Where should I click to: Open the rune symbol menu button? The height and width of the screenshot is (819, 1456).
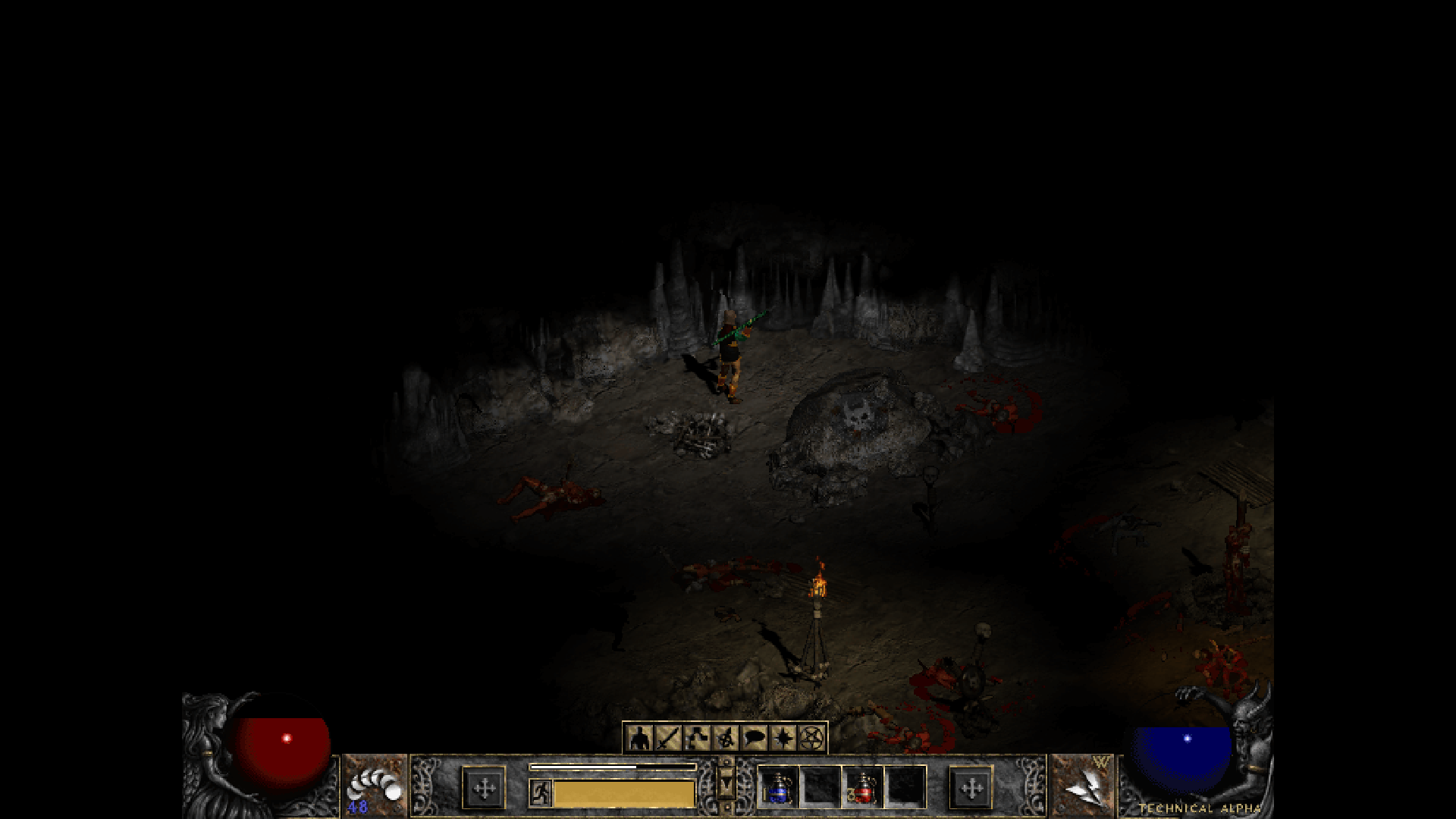726,737
